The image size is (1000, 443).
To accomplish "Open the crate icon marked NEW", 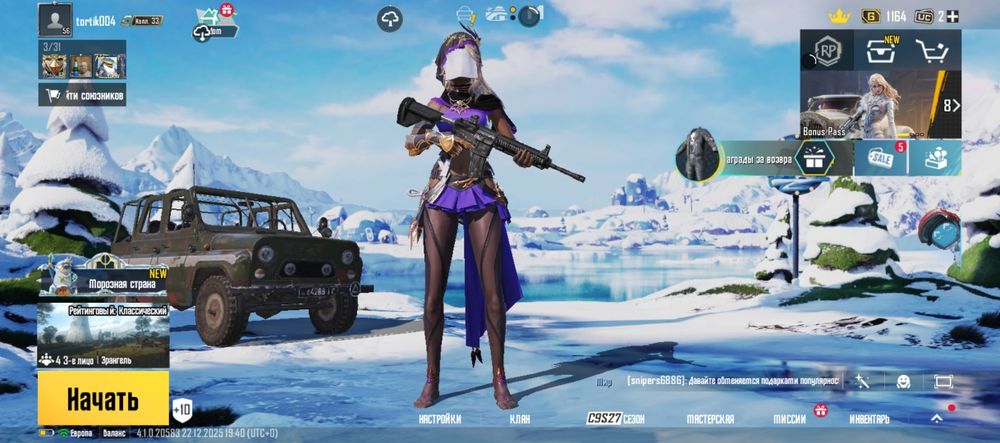I will 881,52.
